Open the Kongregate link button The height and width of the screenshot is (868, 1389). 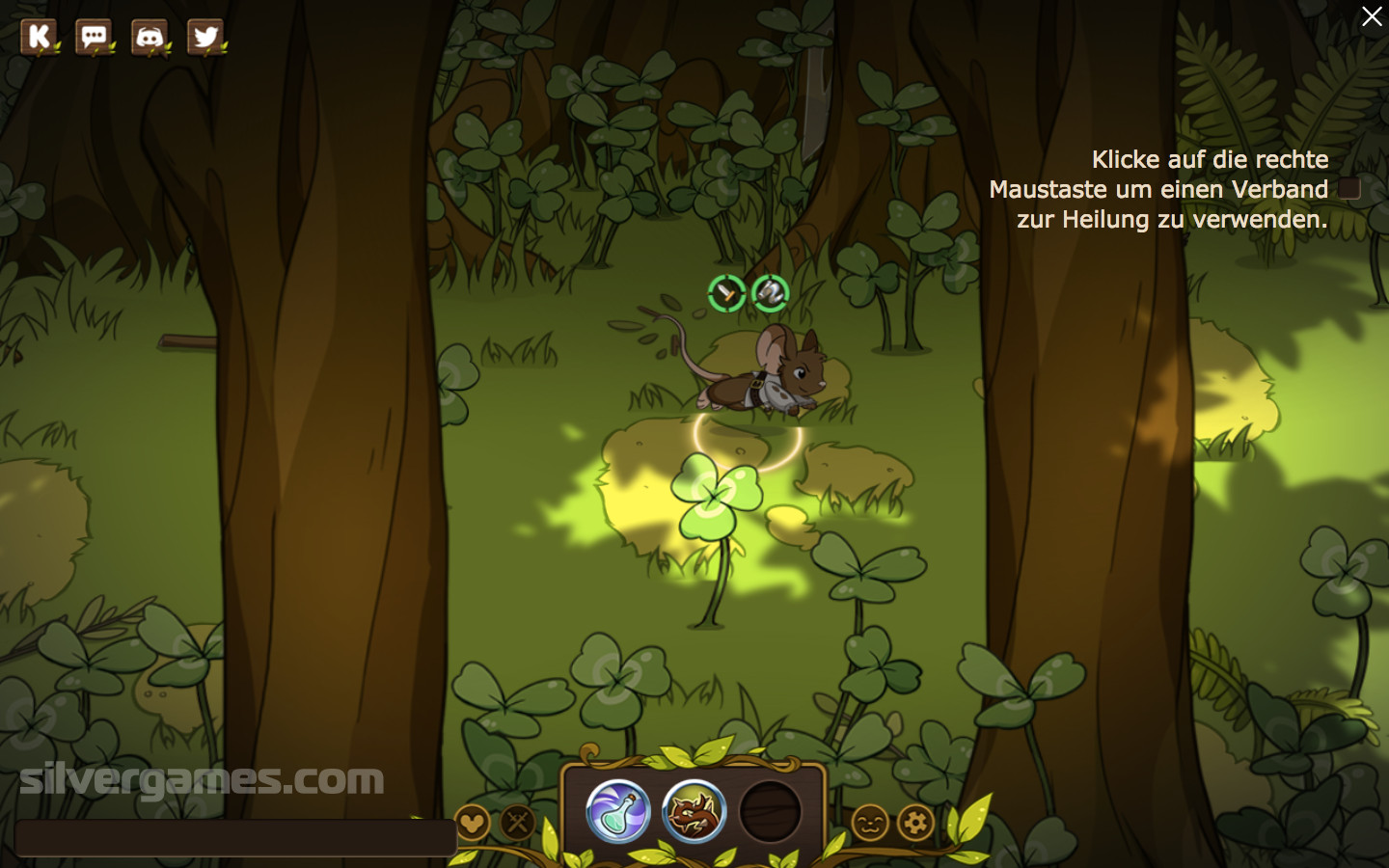(39, 38)
